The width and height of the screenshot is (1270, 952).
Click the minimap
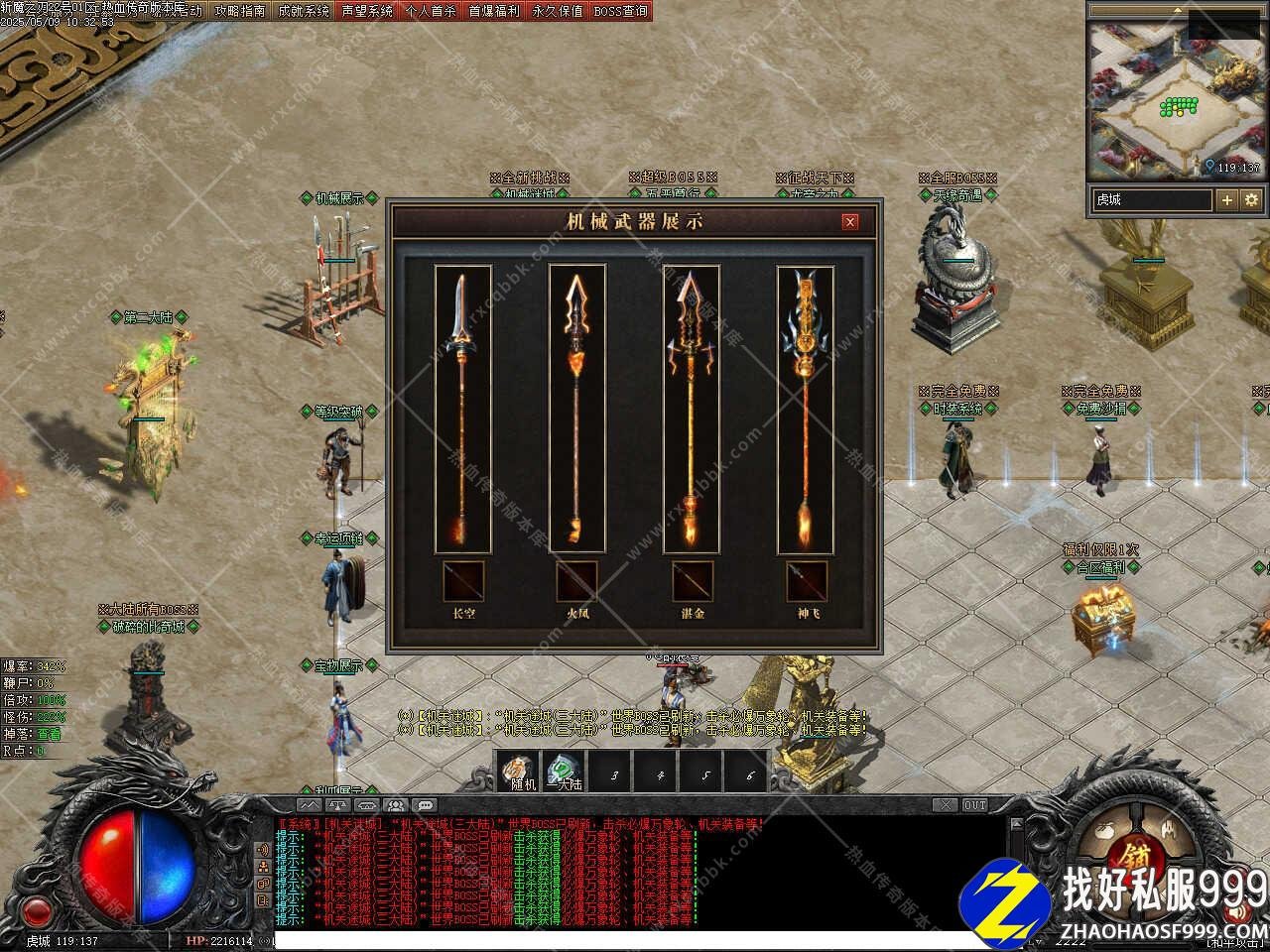pos(1176,99)
